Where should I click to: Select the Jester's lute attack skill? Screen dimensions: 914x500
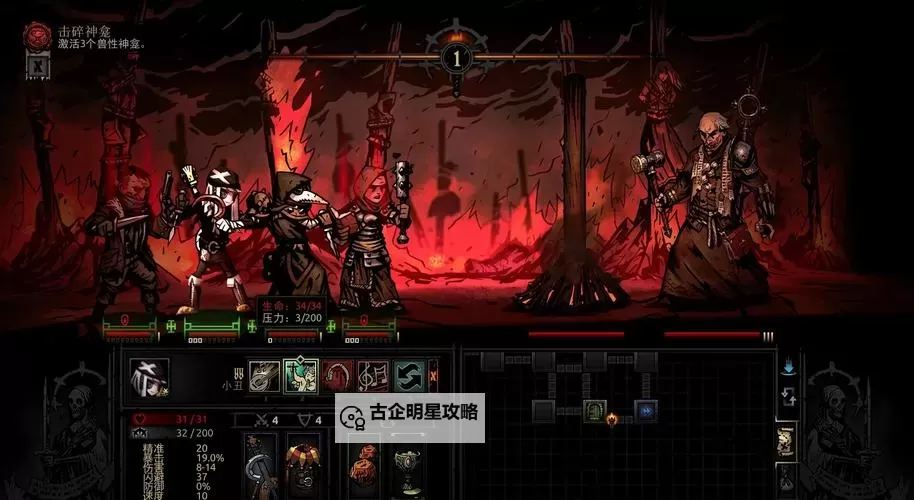click(264, 376)
